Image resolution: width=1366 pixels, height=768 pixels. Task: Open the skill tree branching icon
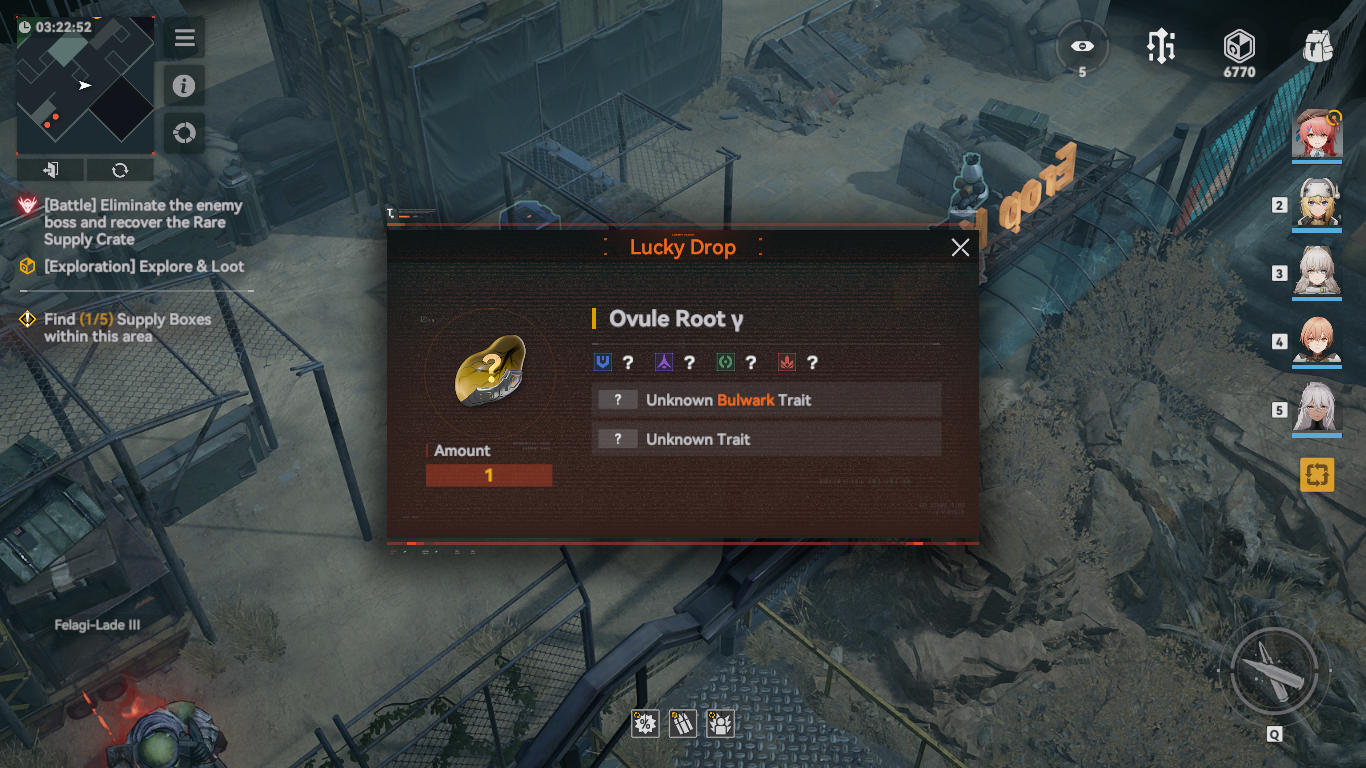(1161, 47)
